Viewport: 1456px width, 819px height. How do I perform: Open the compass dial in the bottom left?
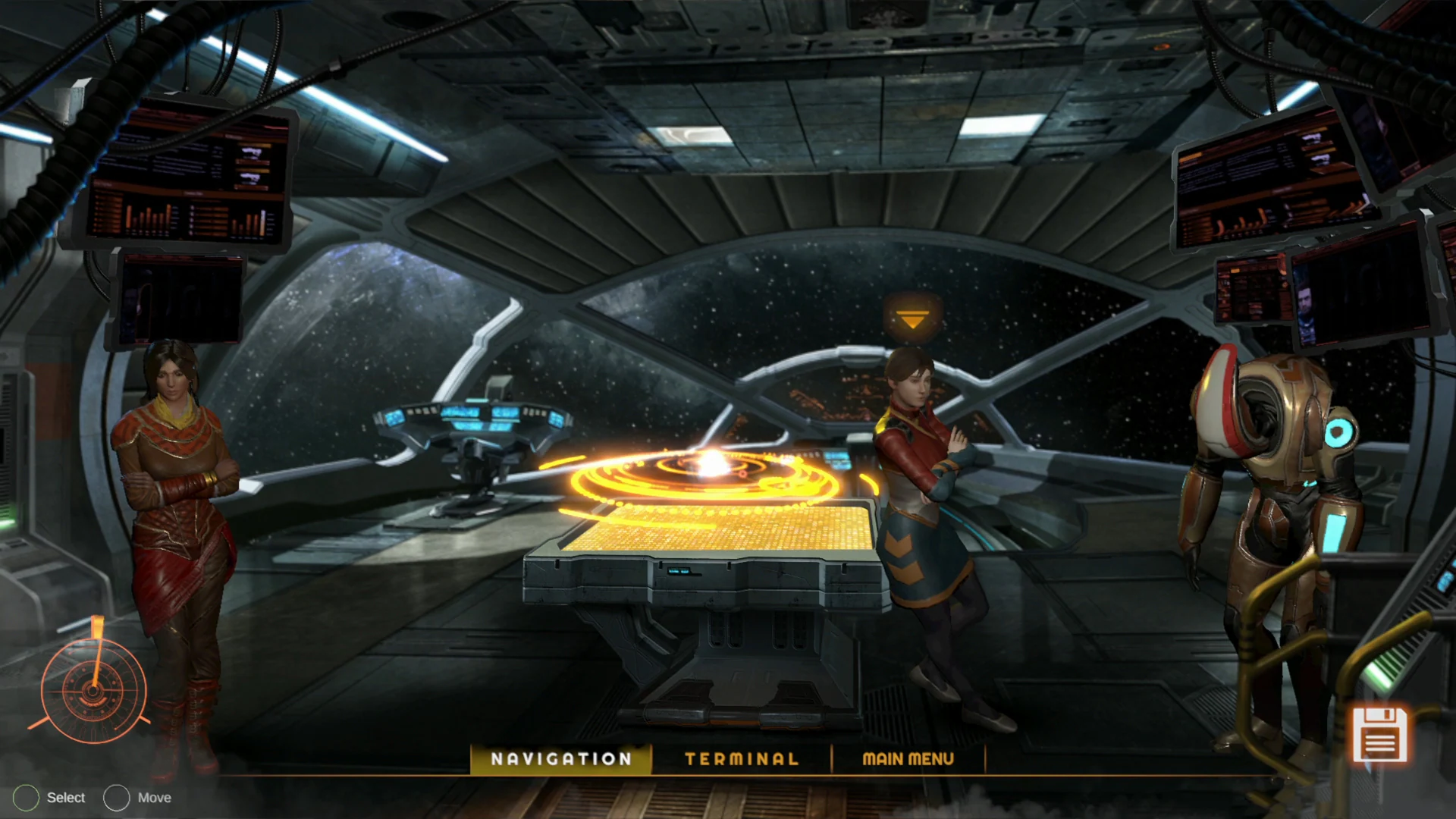click(x=93, y=692)
